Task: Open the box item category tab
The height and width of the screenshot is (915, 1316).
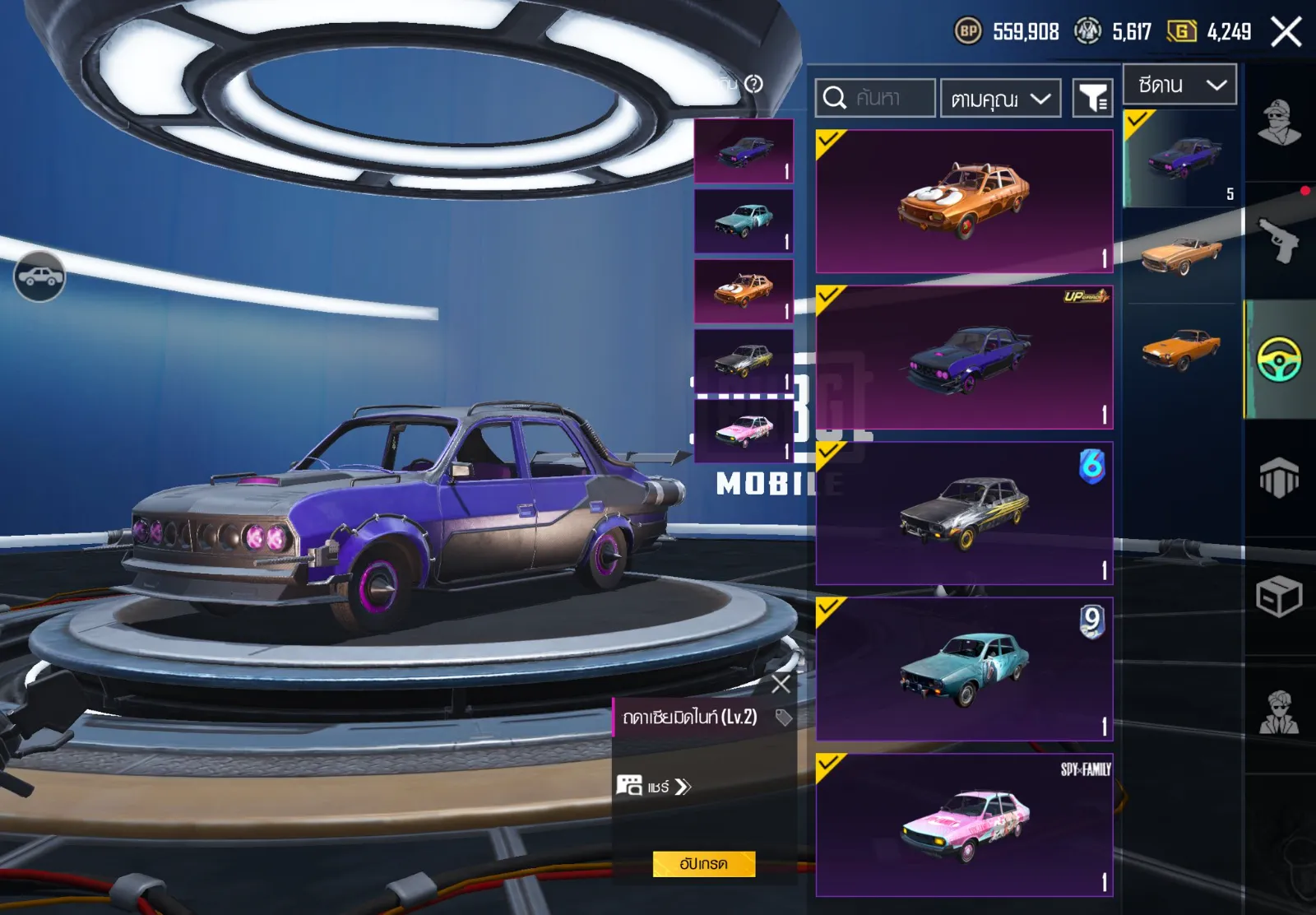Action: 1279,596
